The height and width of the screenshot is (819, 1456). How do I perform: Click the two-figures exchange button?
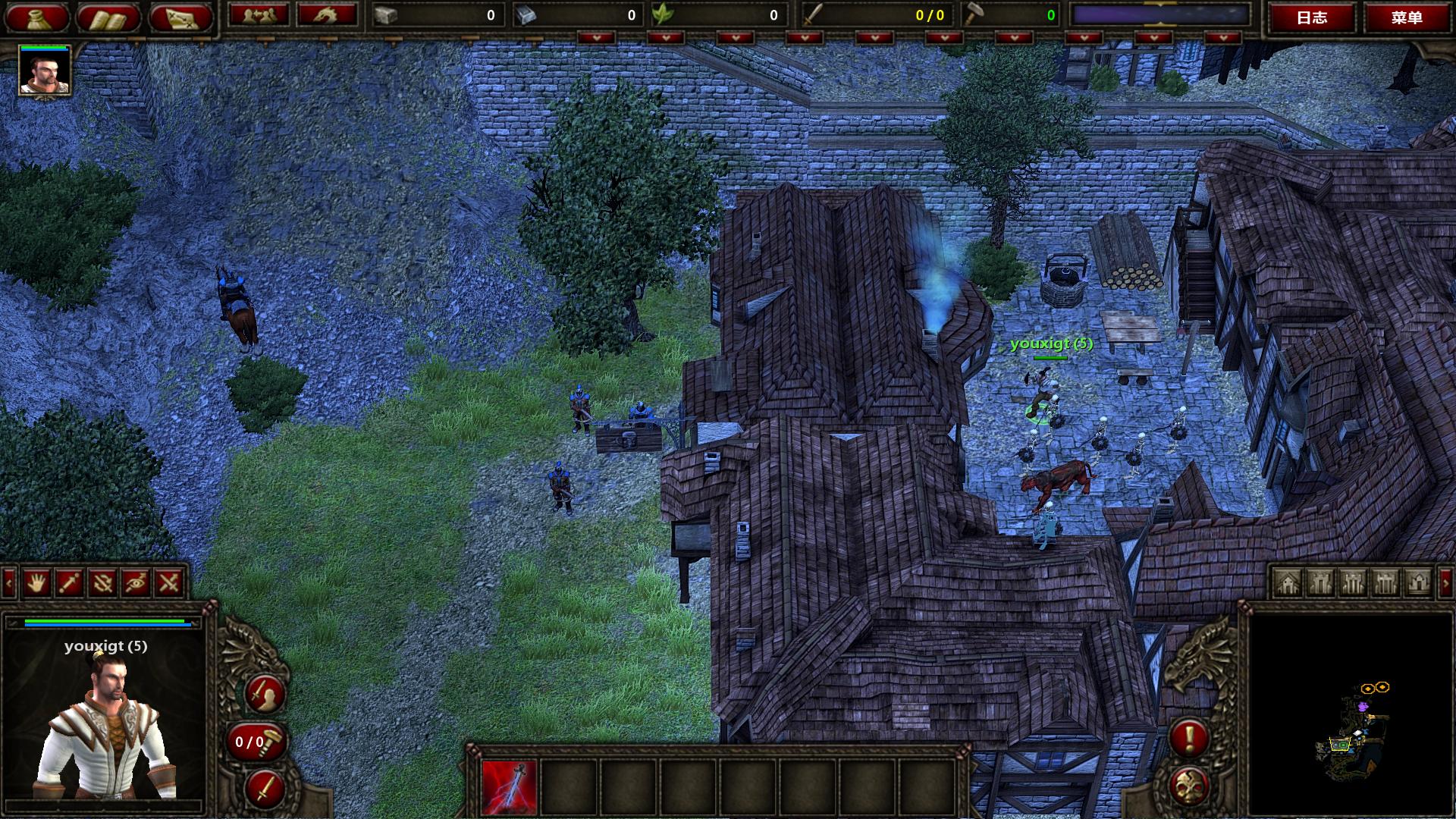click(x=258, y=15)
